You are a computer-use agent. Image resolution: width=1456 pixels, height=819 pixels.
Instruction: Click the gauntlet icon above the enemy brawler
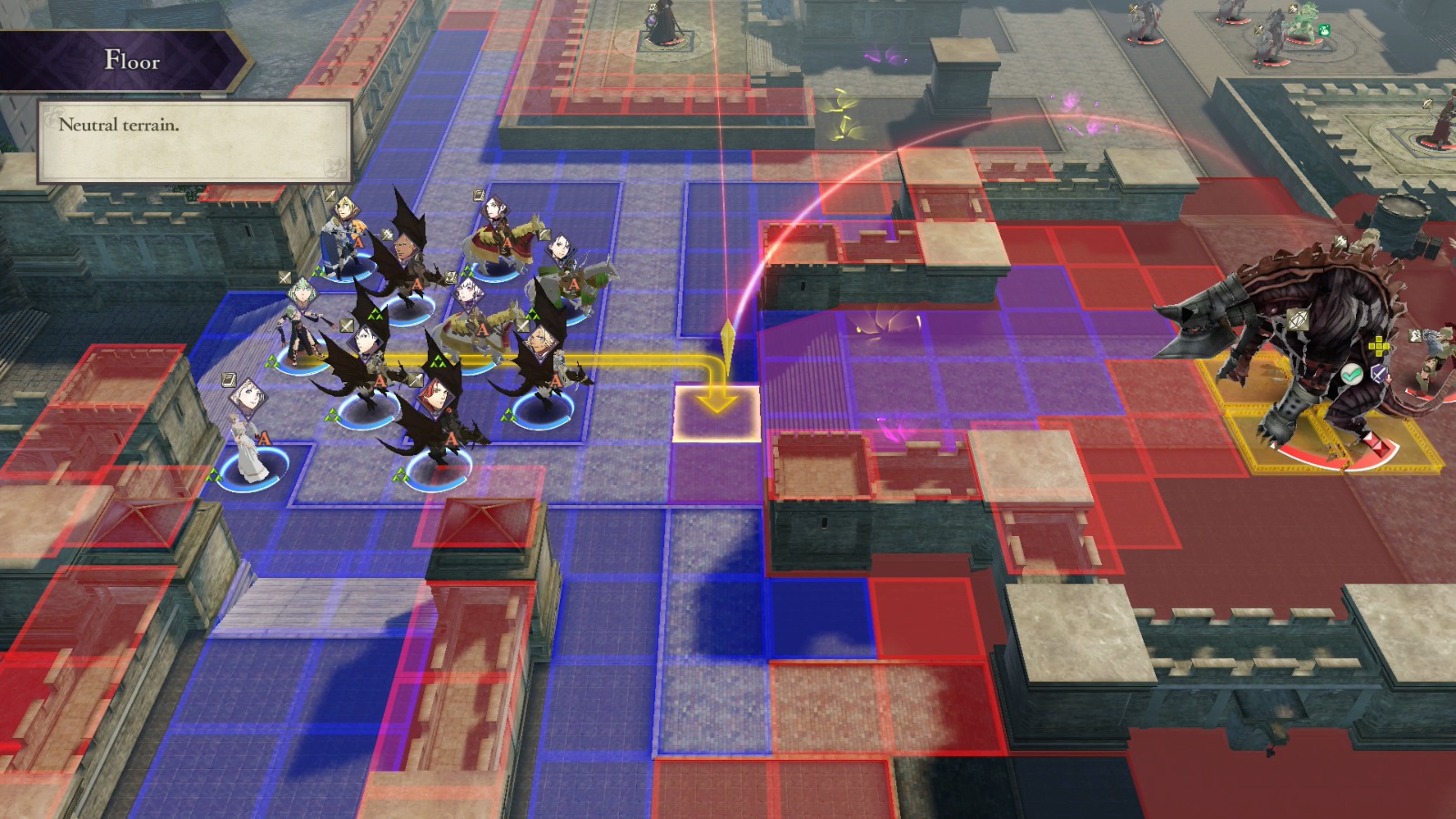click(1416, 337)
